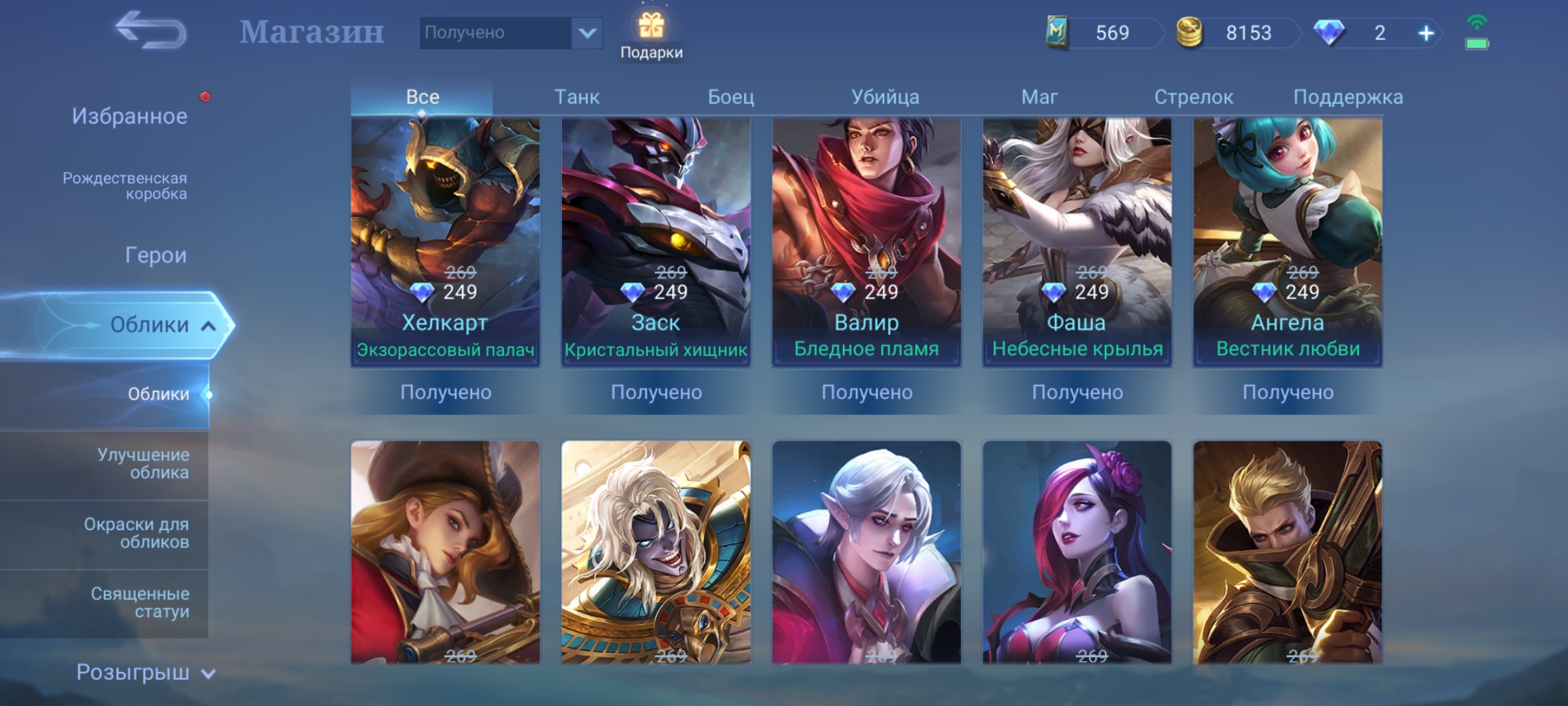Go to the Герои section

(155, 255)
